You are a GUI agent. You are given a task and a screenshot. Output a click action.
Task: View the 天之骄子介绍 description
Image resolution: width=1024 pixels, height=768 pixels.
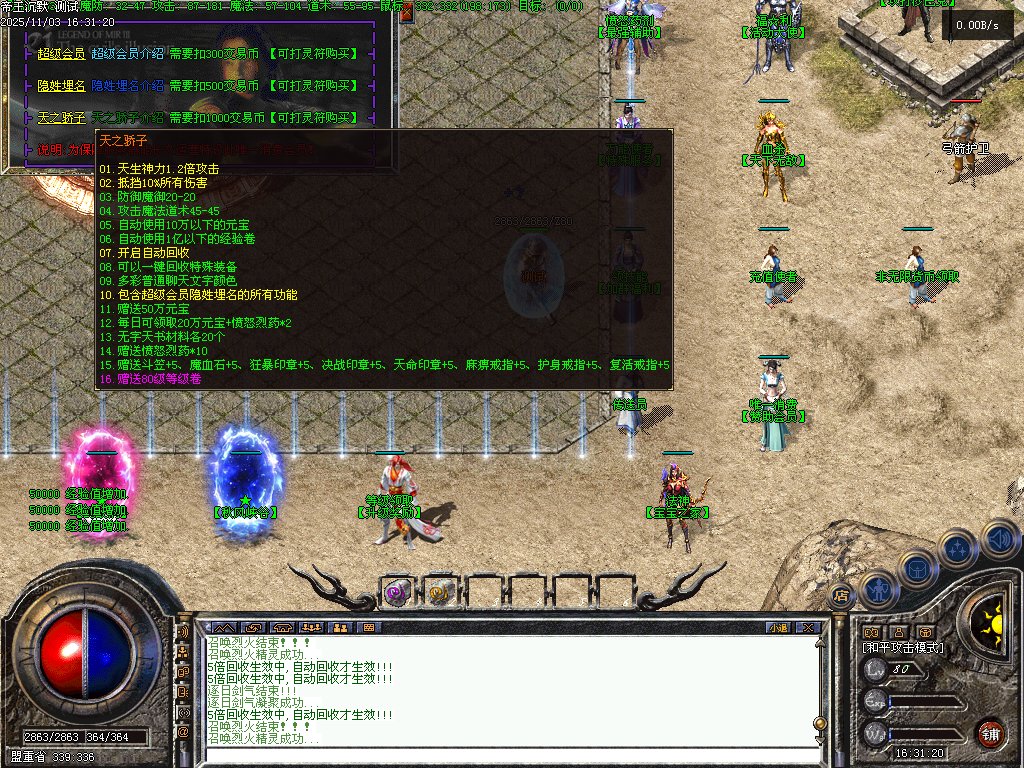coord(127,118)
